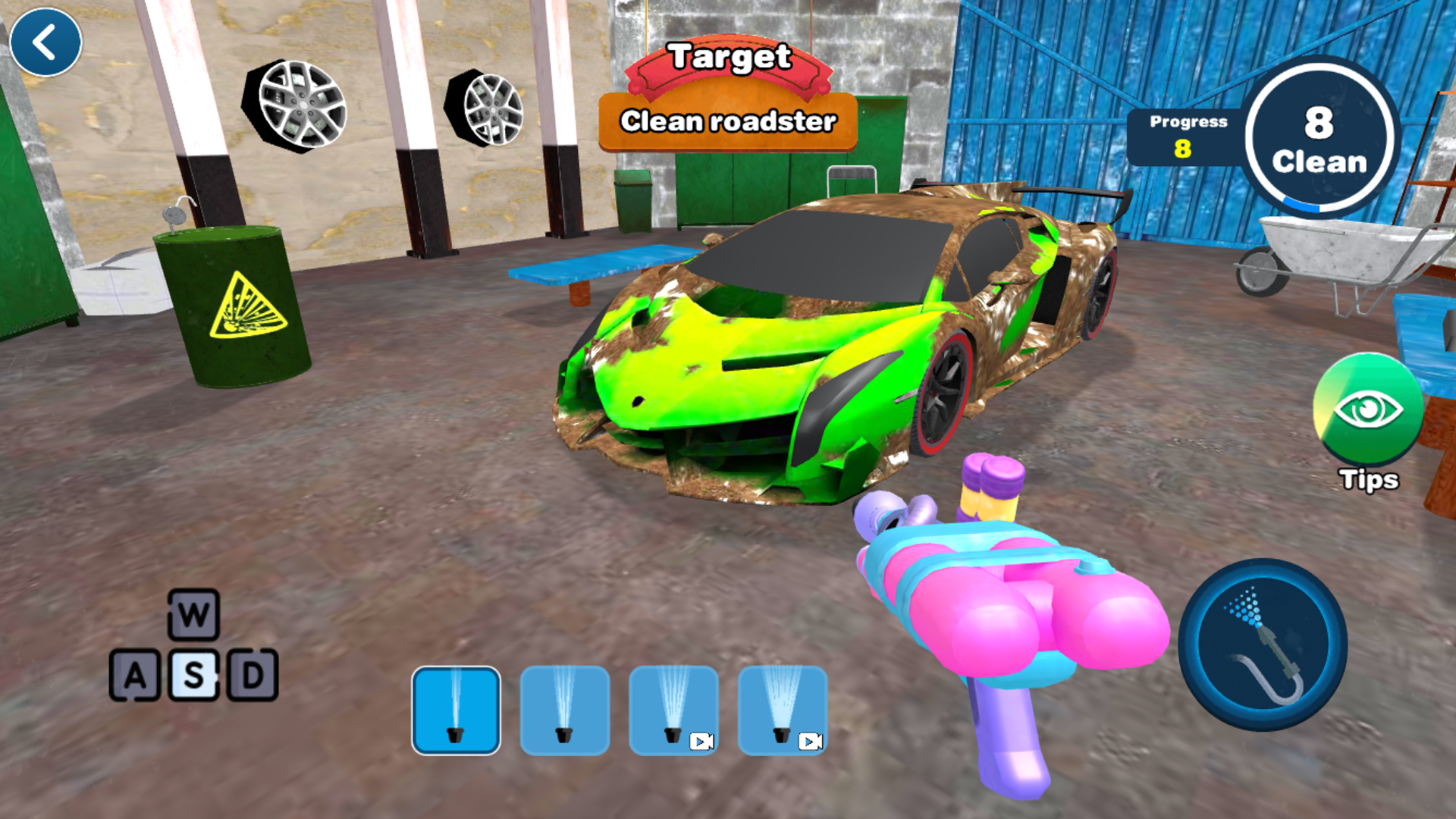
Task: Click the Clean roadster objective label
Action: tap(729, 121)
